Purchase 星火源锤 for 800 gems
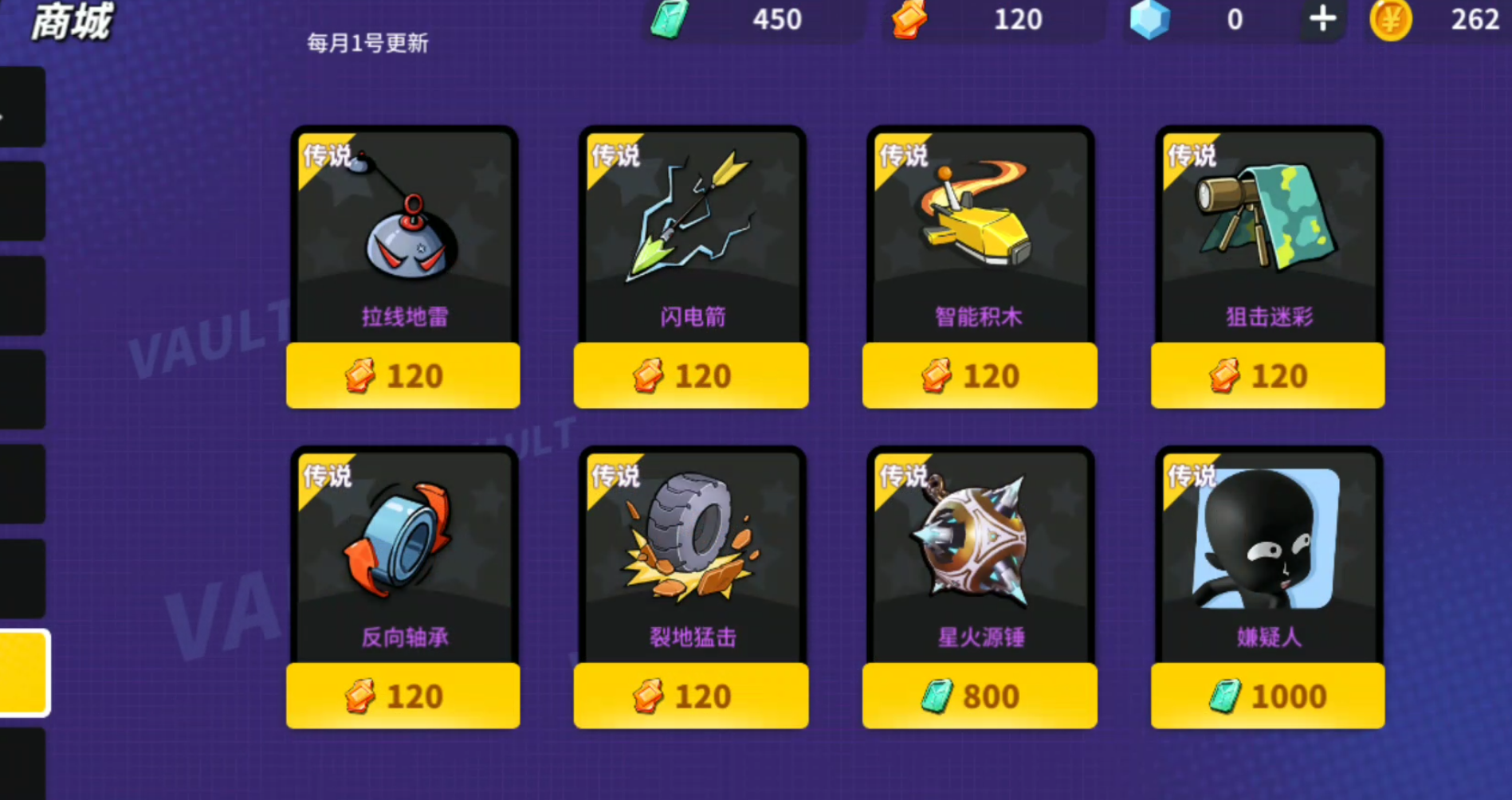 click(x=979, y=695)
